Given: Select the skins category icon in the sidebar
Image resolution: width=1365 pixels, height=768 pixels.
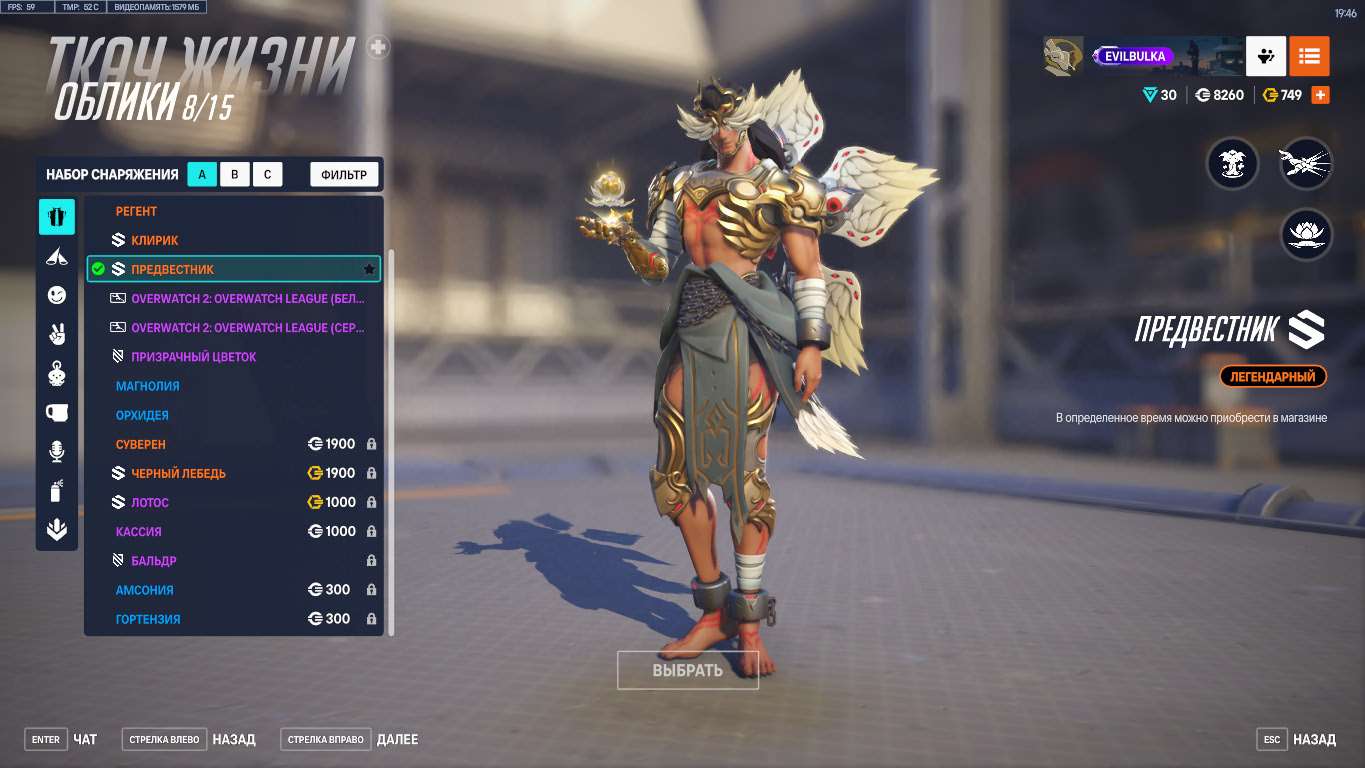Looking at the screenshot, I should pyautogui.click(x=57, y=216).
